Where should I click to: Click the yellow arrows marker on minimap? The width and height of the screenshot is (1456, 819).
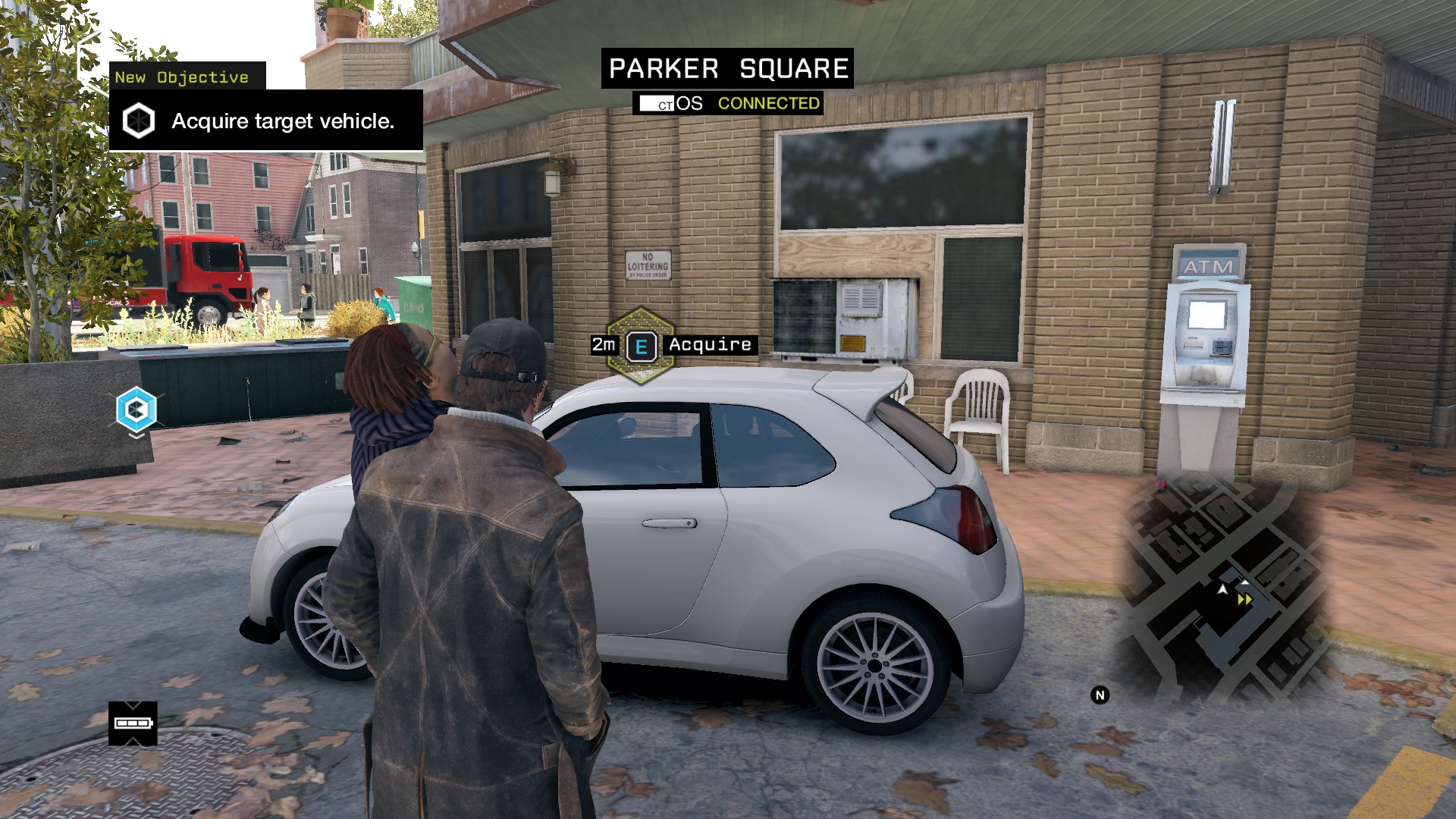point(1245,600)
